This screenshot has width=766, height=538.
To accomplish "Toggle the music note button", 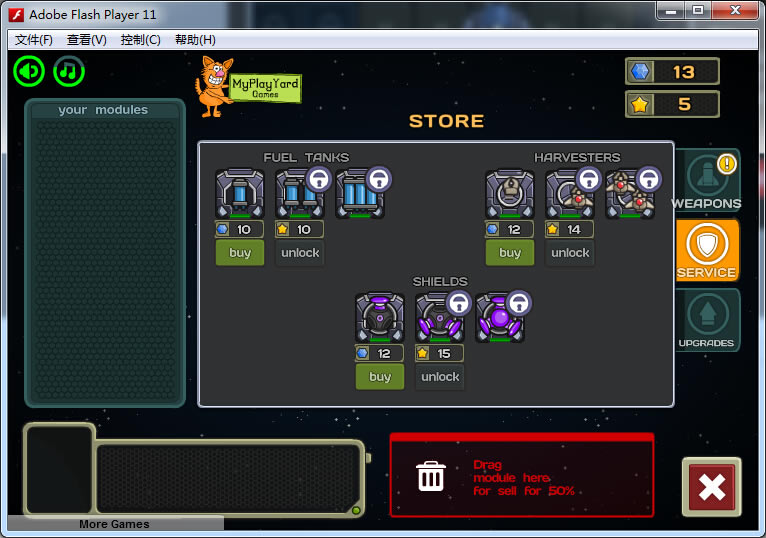I will click(x=69, y=71).
